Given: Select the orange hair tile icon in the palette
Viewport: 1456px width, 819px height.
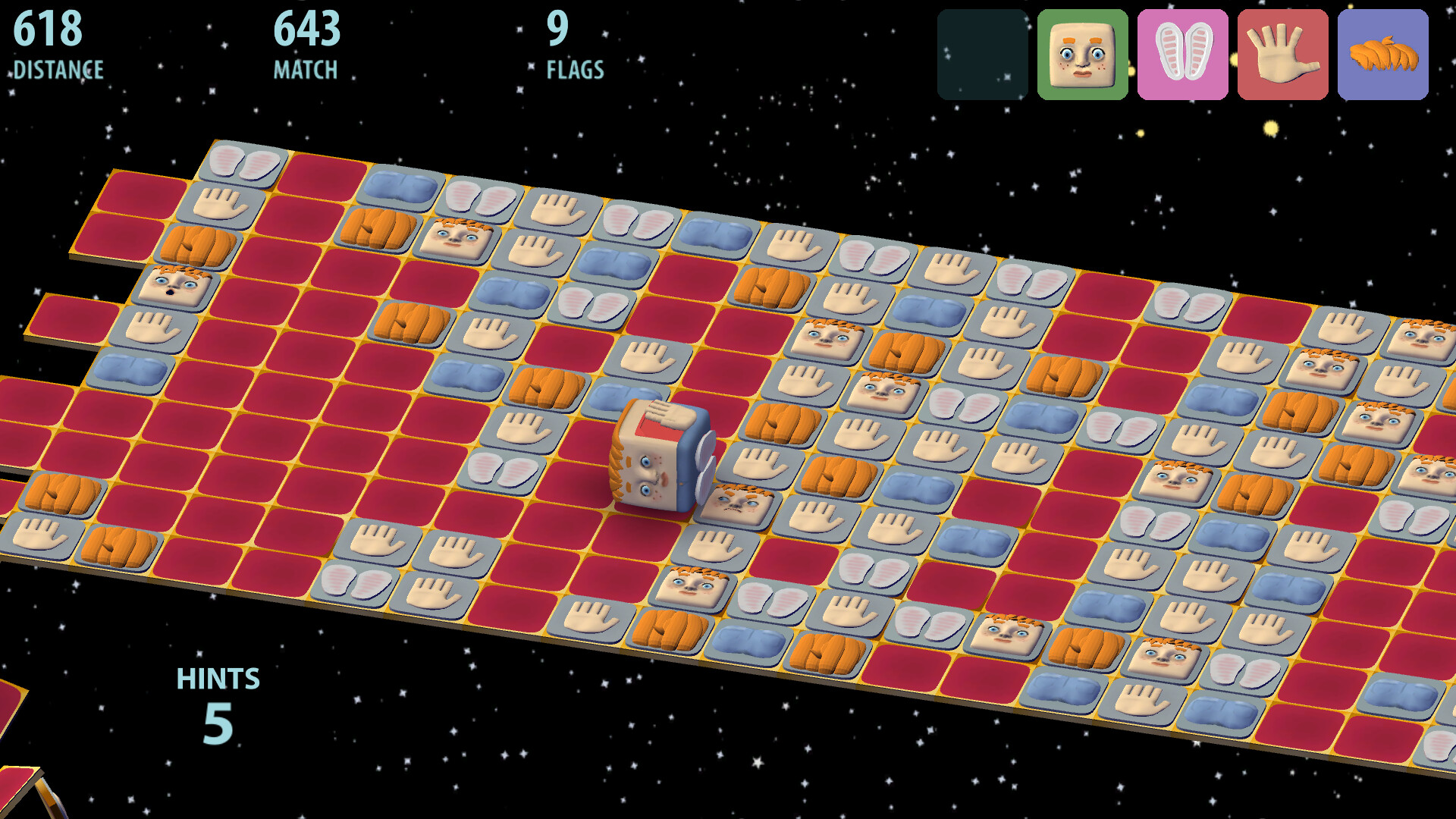Looking at the screenshot, I should 1382,53.
